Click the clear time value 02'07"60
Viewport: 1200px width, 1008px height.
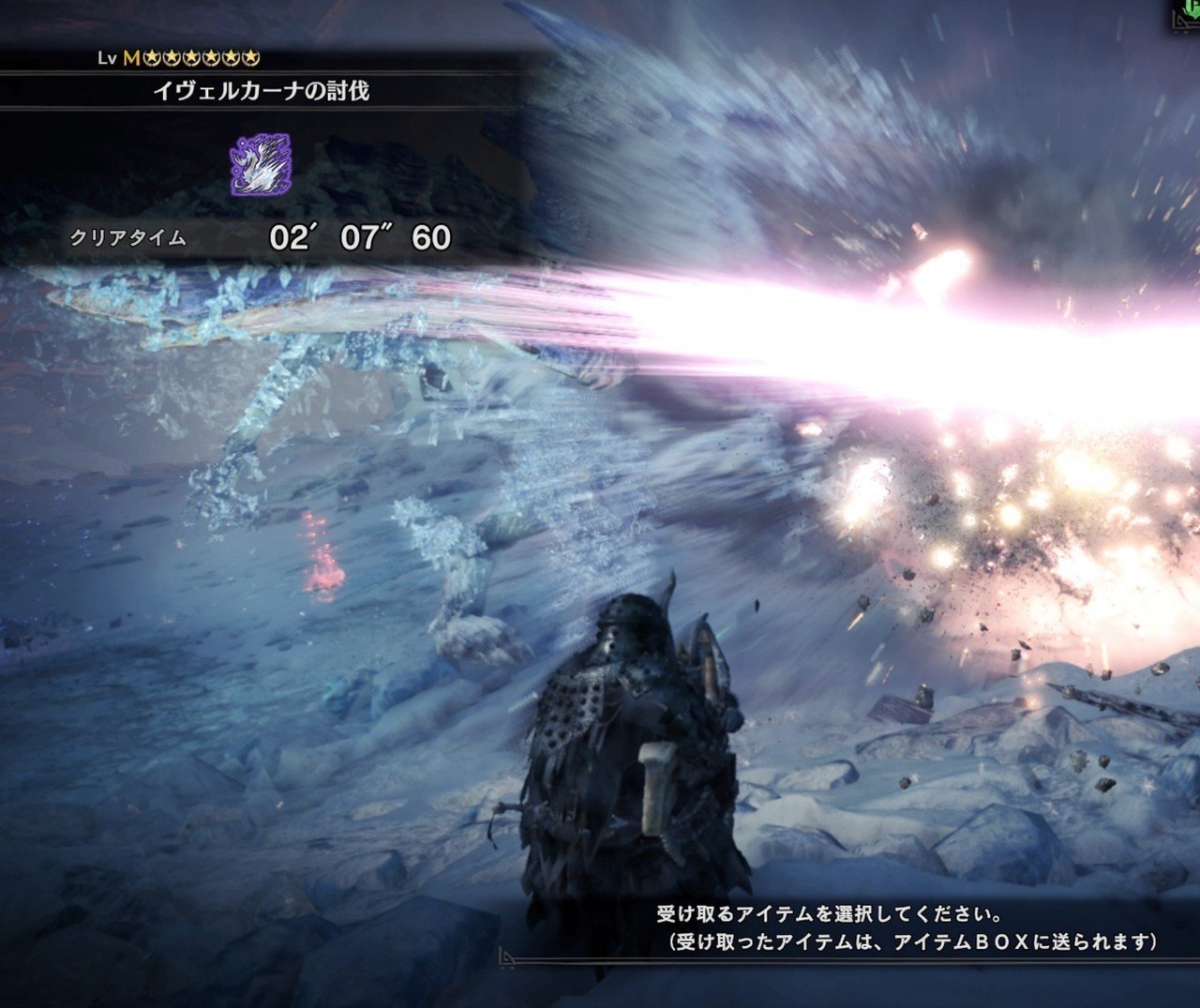[x=359, y=237]
